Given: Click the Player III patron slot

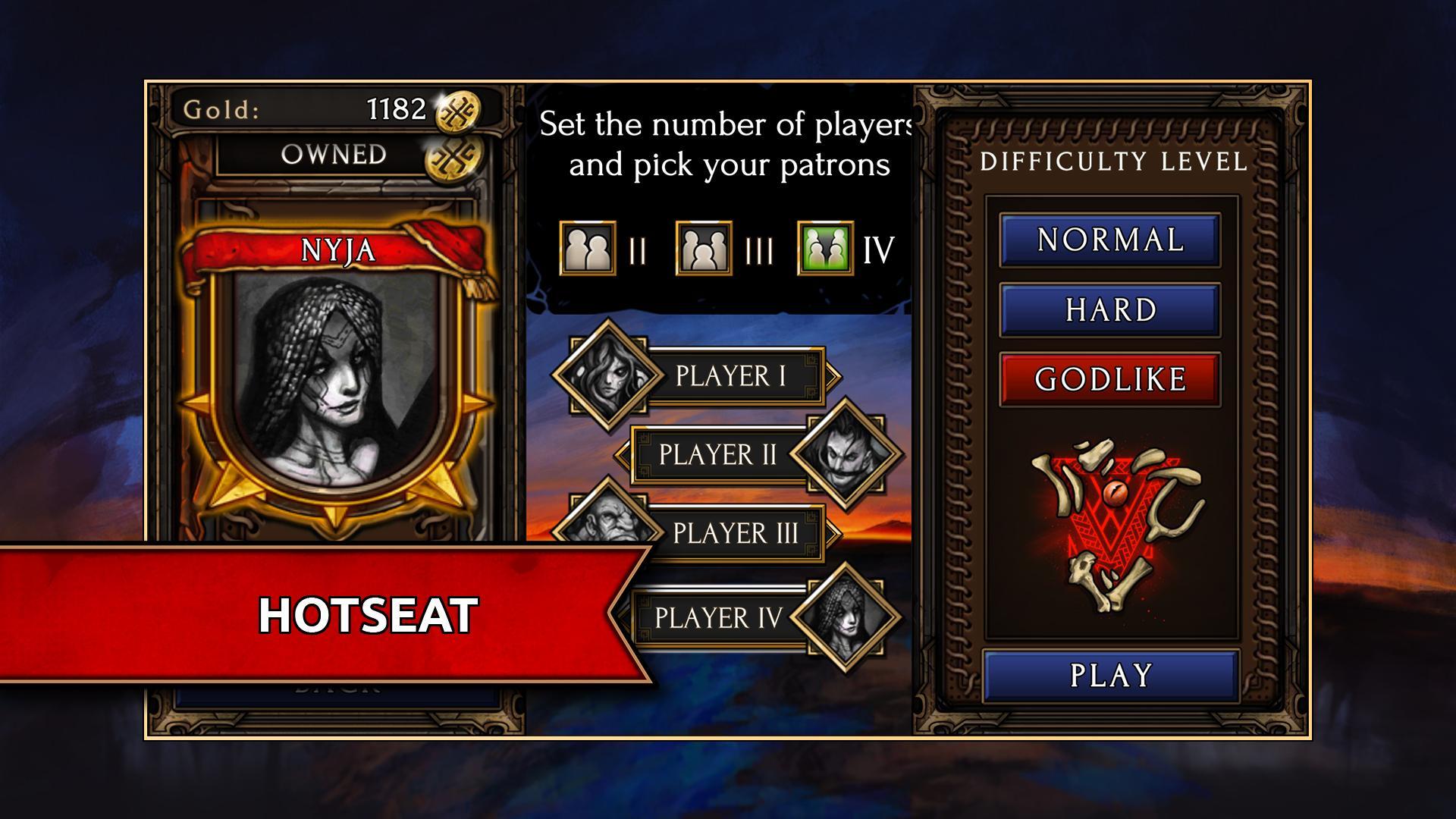Looking at the screenshot, I should point(735,533).
